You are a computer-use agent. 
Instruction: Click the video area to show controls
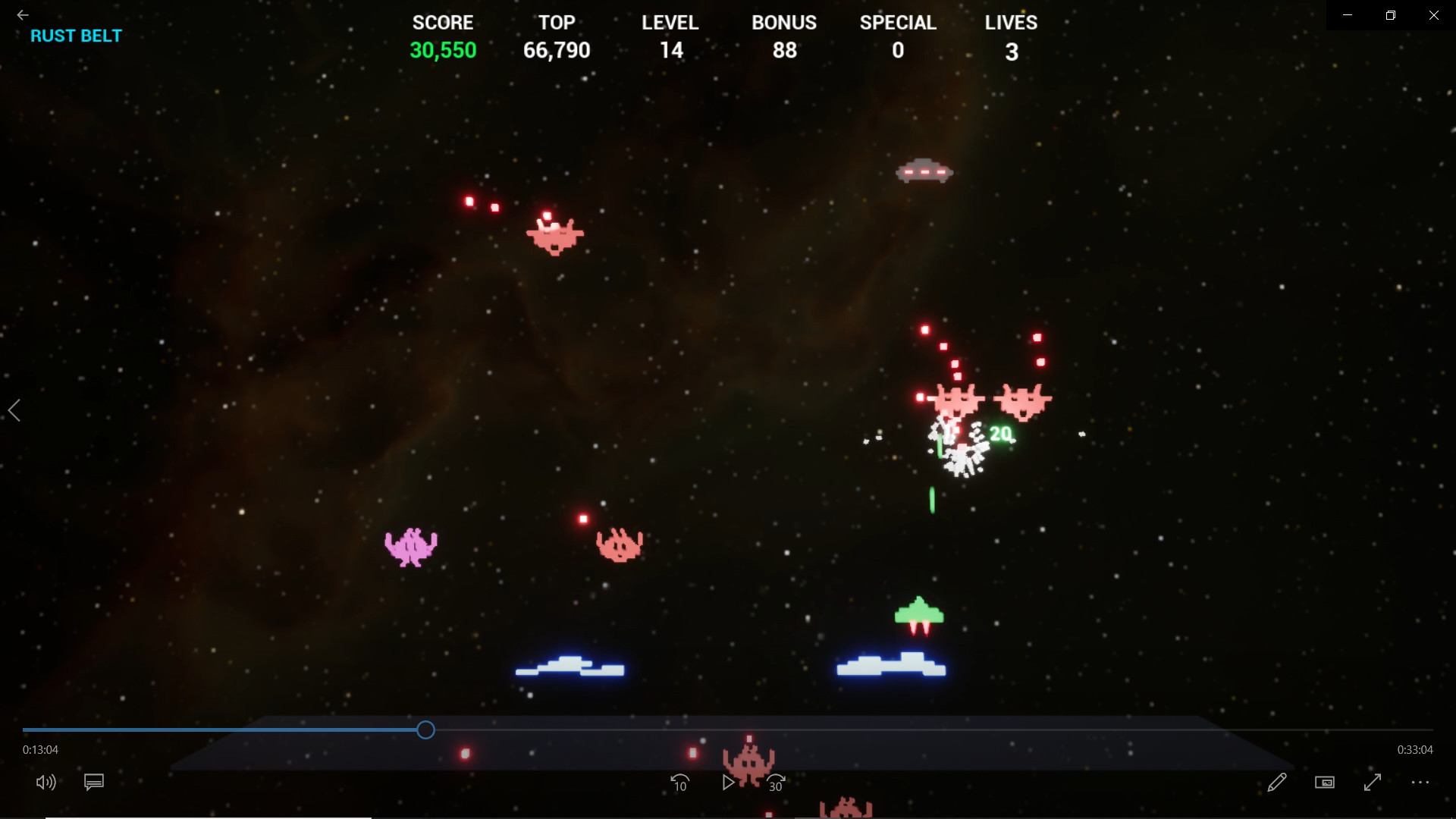pyautogui.click(x=728, y=379)
